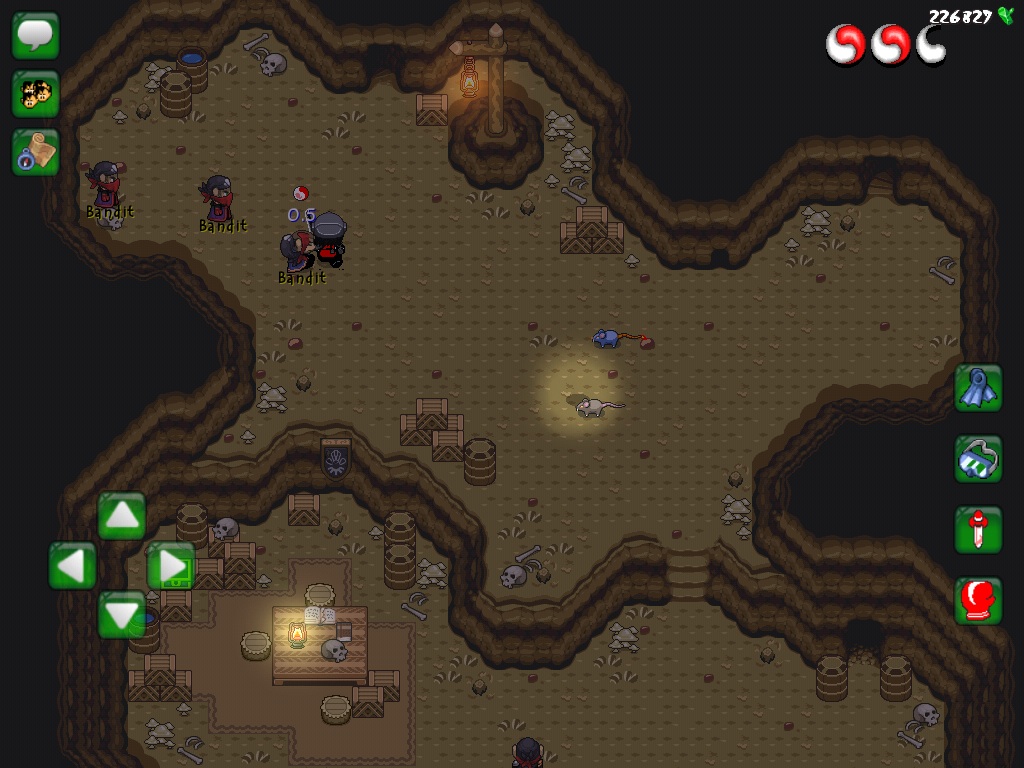Use the diving goggles item button
This screenshot has width=1024, height=768.
coord(978,459)
